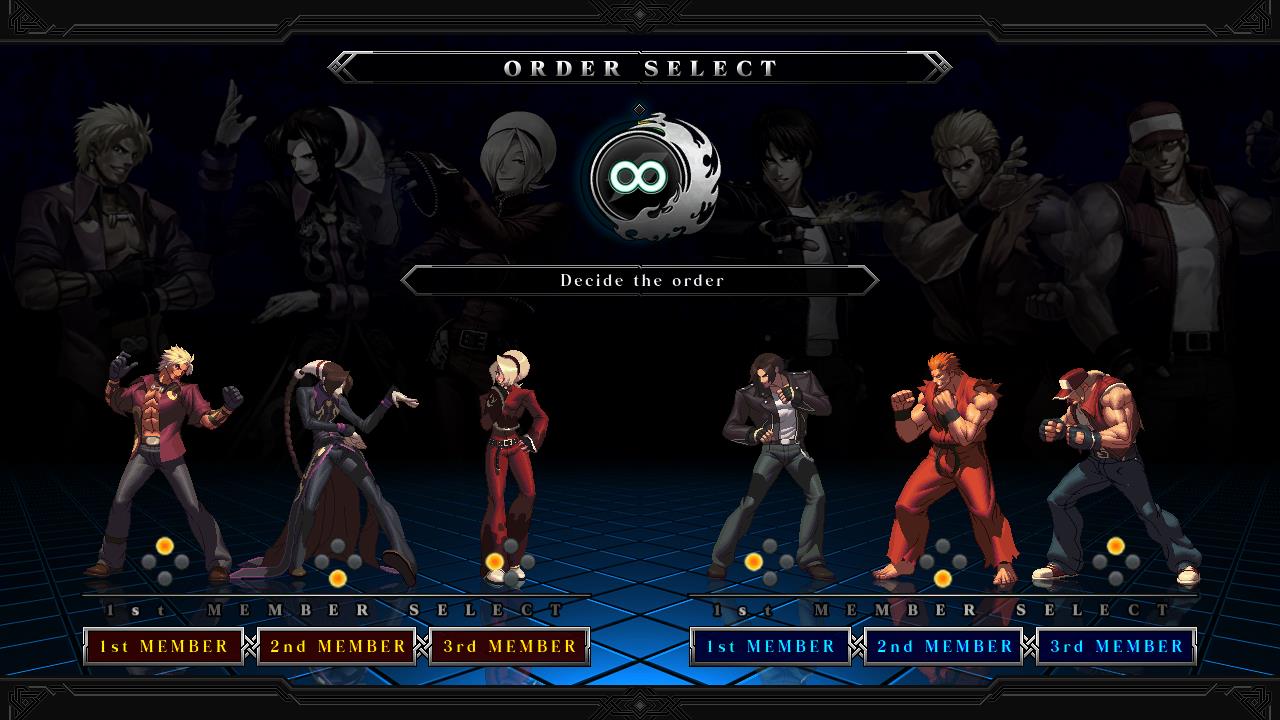Select 3rd MEMBER slot for the right team

point(1115,645)
